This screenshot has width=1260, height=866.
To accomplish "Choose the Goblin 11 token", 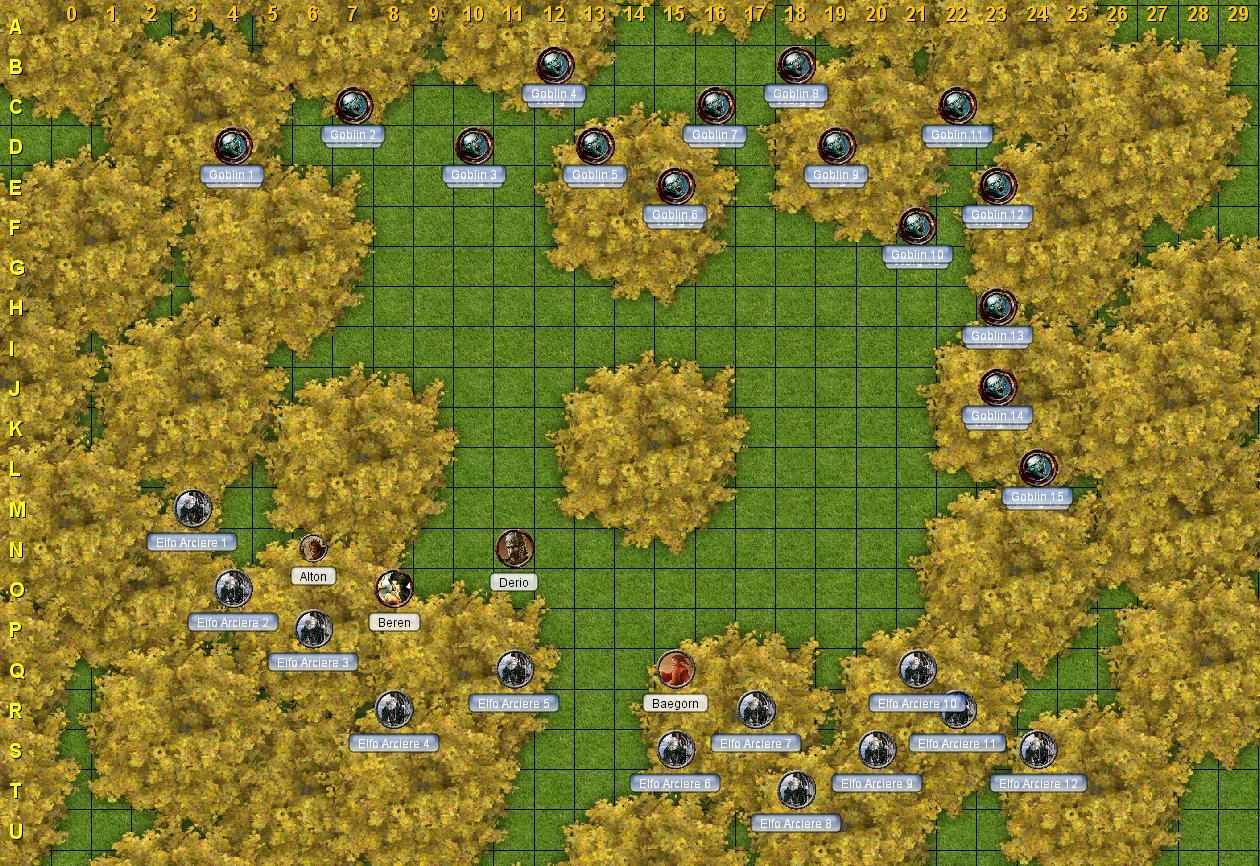I will click(957, 106).
